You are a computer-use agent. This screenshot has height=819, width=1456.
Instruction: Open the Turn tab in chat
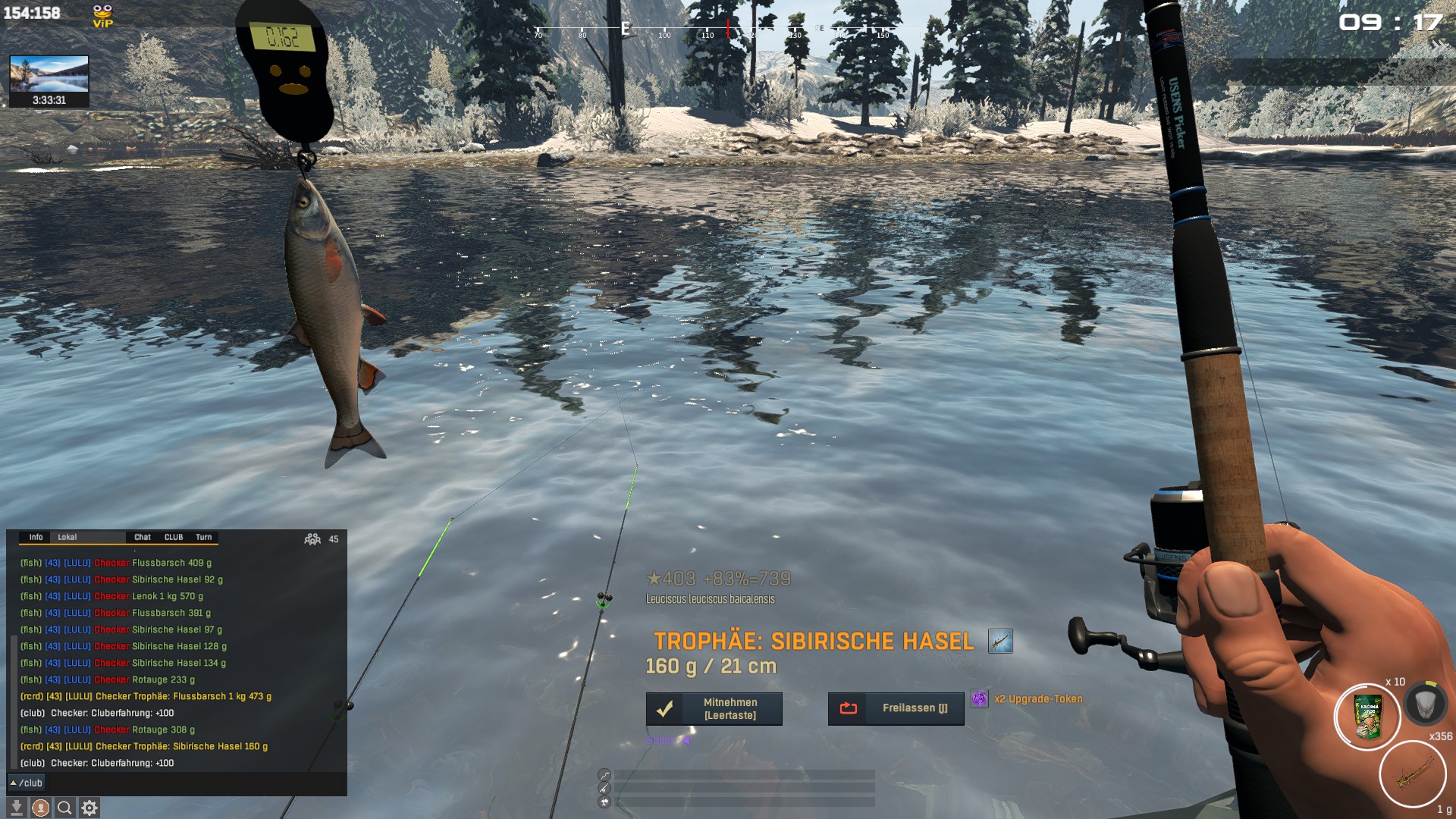204,537
